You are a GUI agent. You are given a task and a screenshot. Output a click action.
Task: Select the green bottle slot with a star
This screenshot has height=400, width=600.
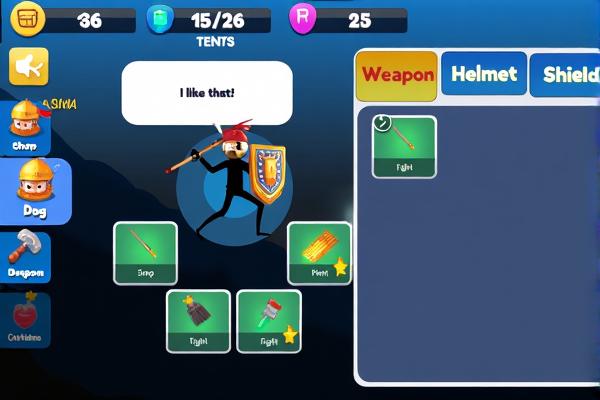coord(268,321)
